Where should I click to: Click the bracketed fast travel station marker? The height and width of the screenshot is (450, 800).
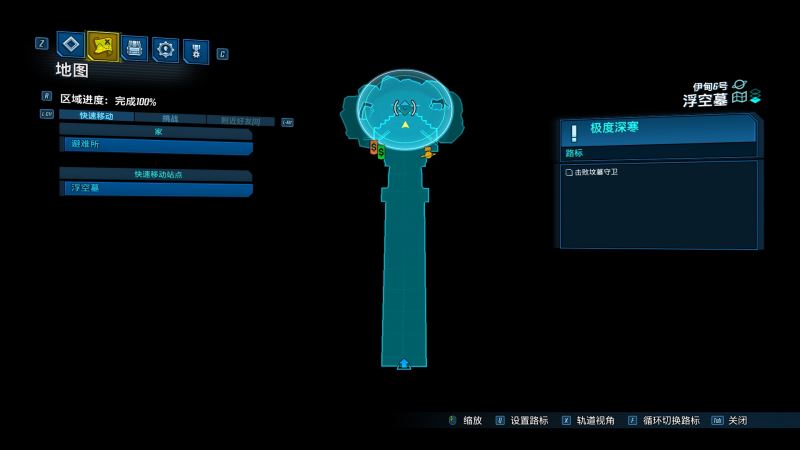tap(405, 106)
